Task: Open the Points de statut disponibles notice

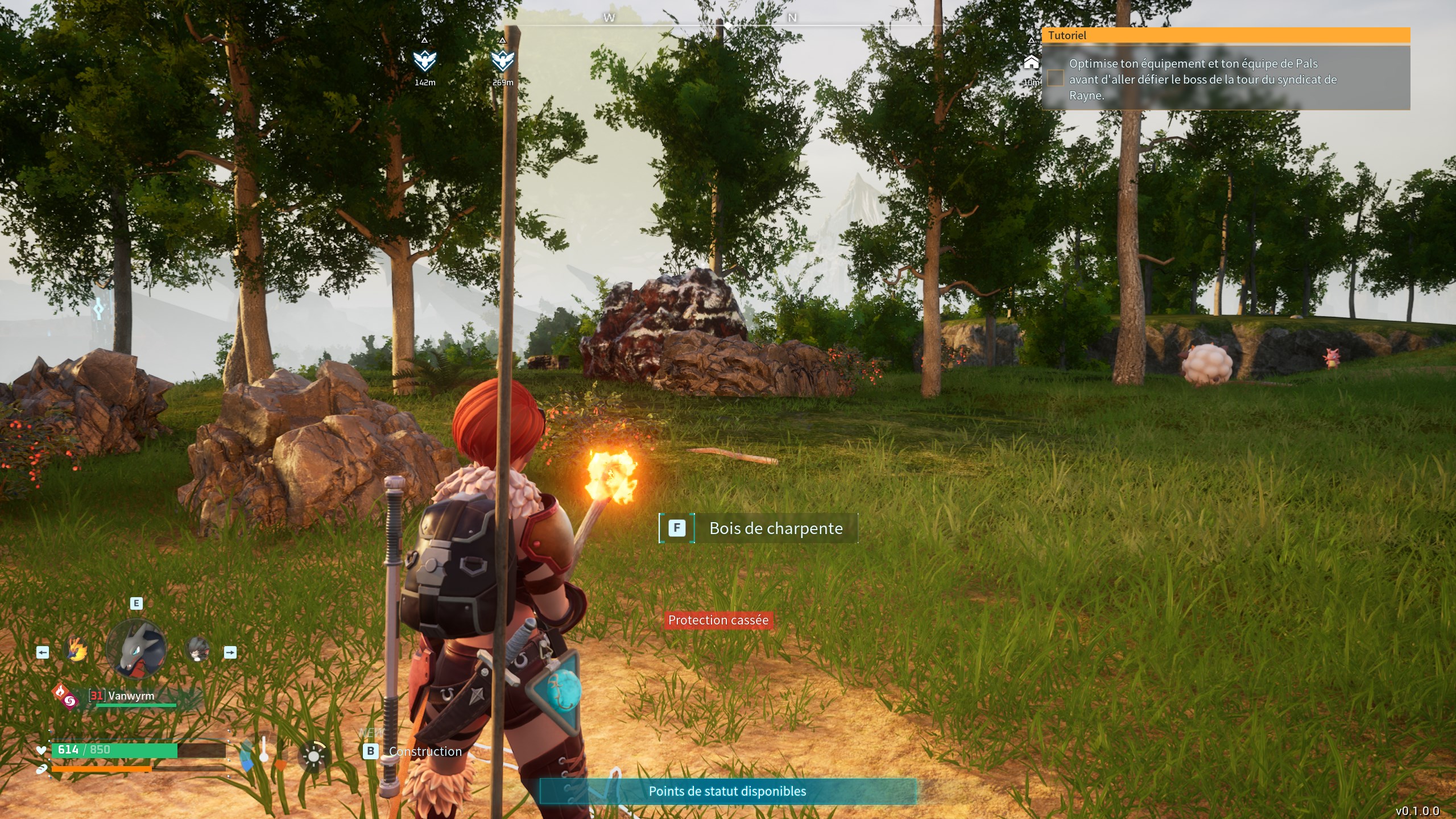Action: click(727, 791)
